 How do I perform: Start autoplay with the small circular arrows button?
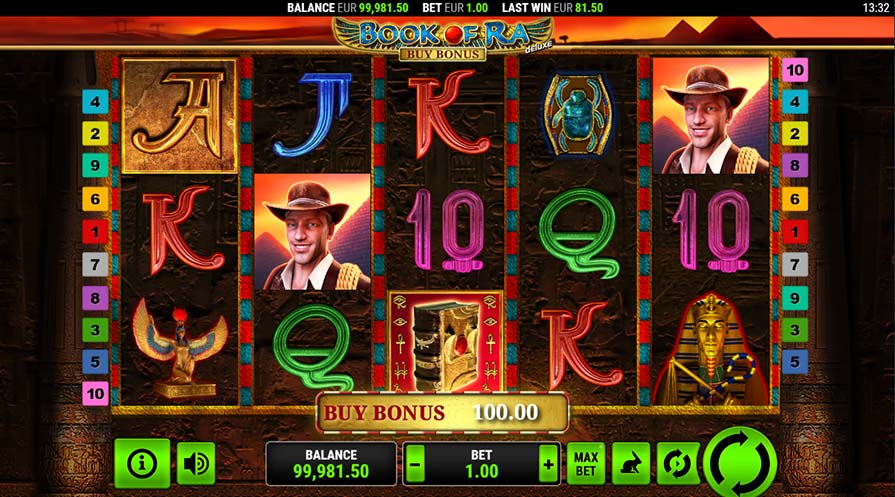(x=675, y=464)
